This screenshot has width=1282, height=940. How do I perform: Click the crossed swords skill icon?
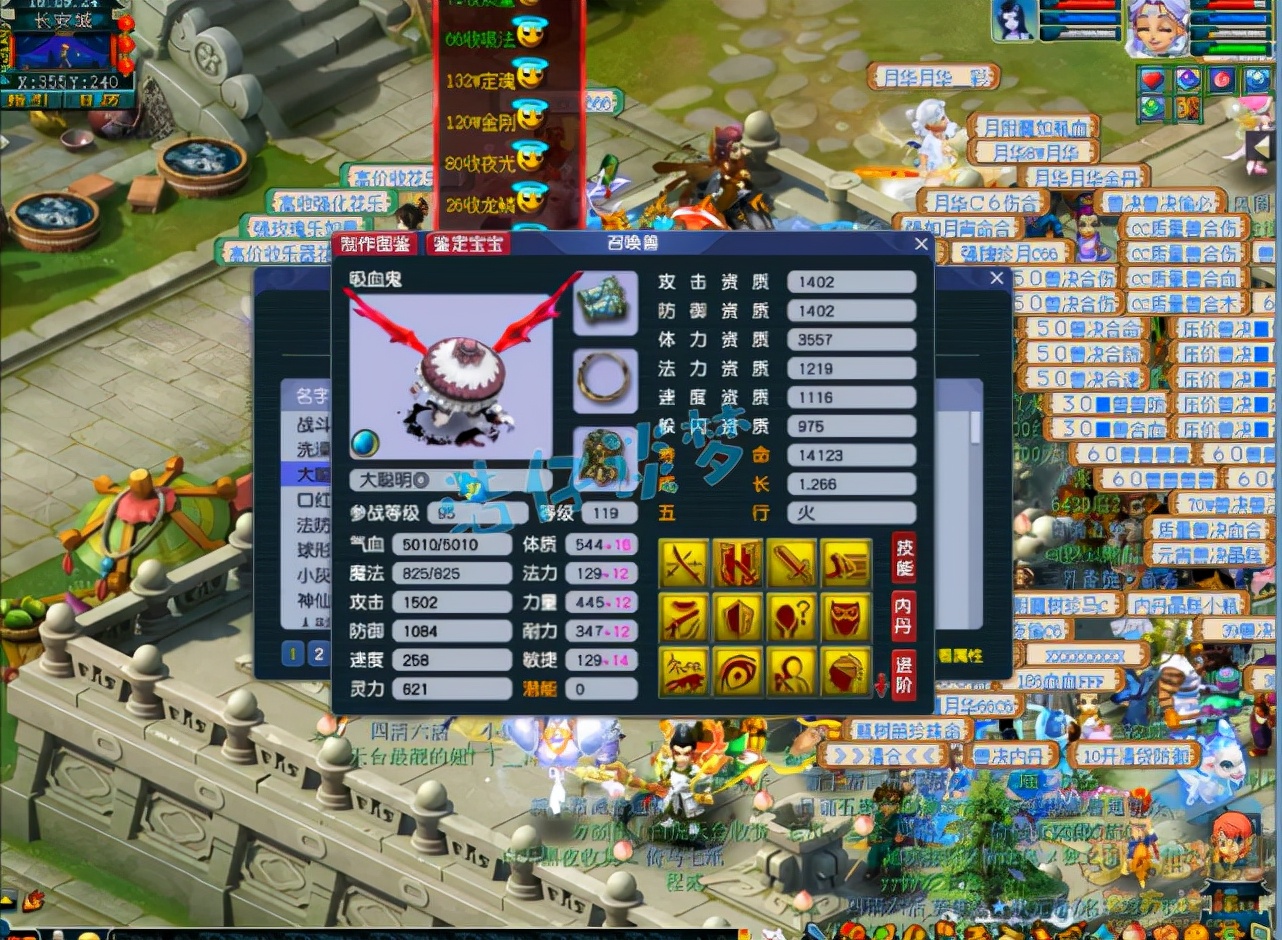[684, 564]
